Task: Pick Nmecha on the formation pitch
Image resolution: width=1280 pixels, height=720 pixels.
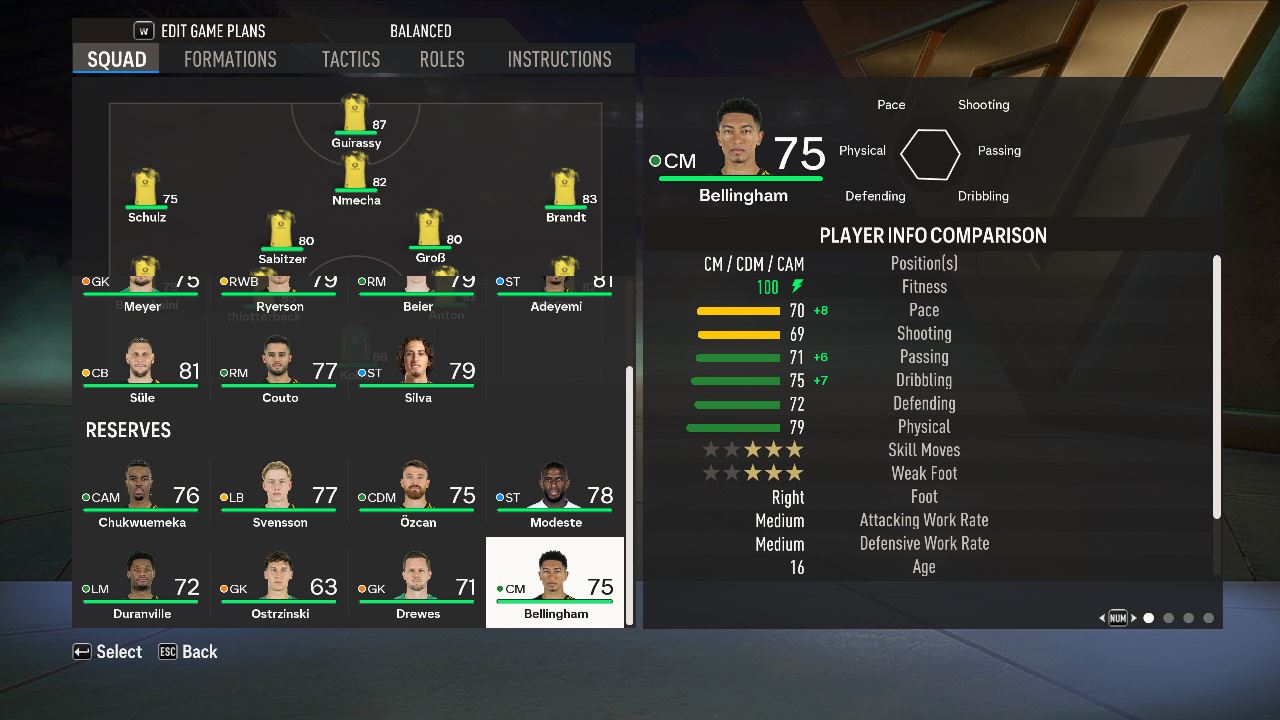Action: (x=356, y=175)
